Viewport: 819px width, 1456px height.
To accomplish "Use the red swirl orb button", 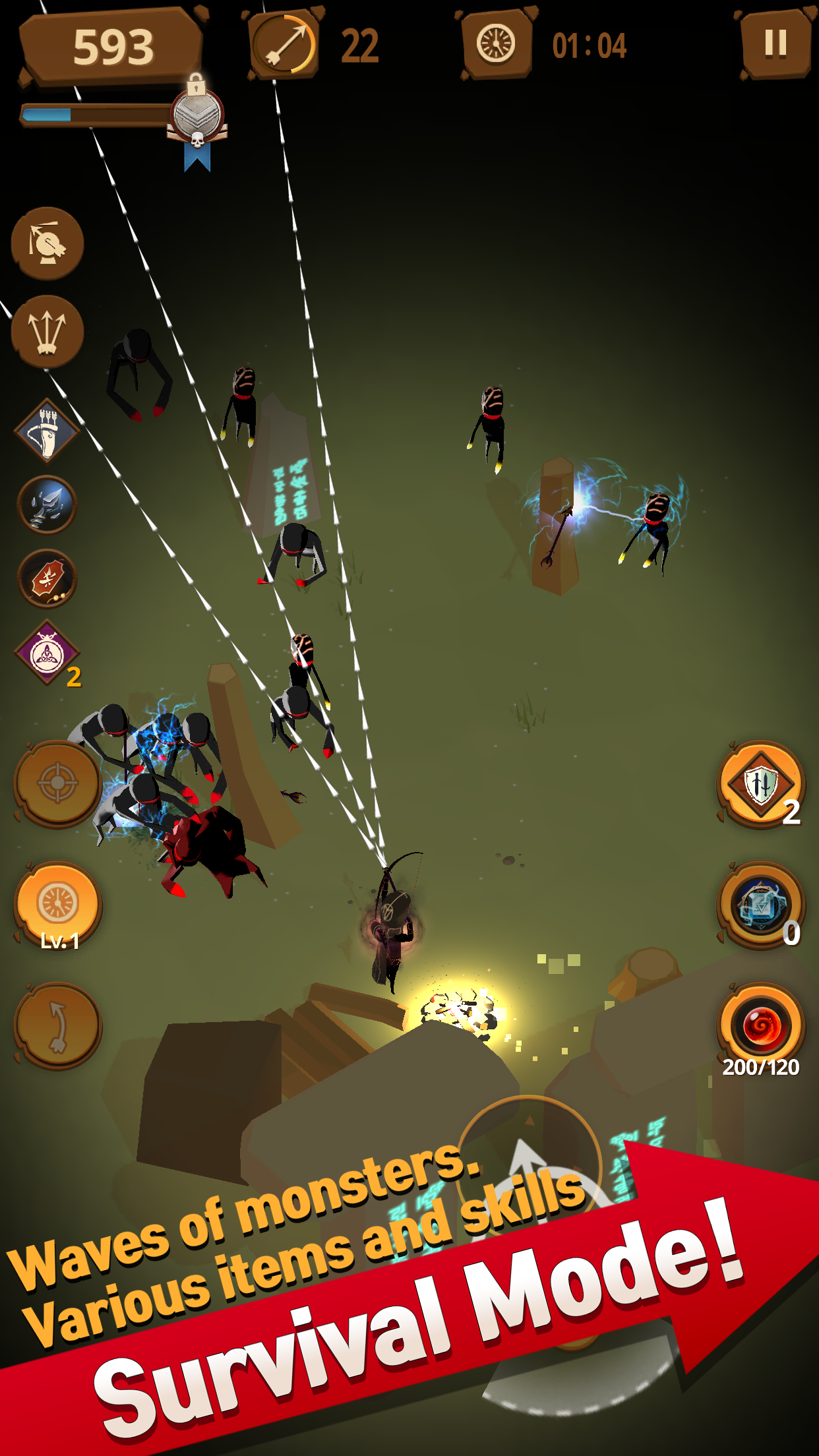I will 761,1025.
